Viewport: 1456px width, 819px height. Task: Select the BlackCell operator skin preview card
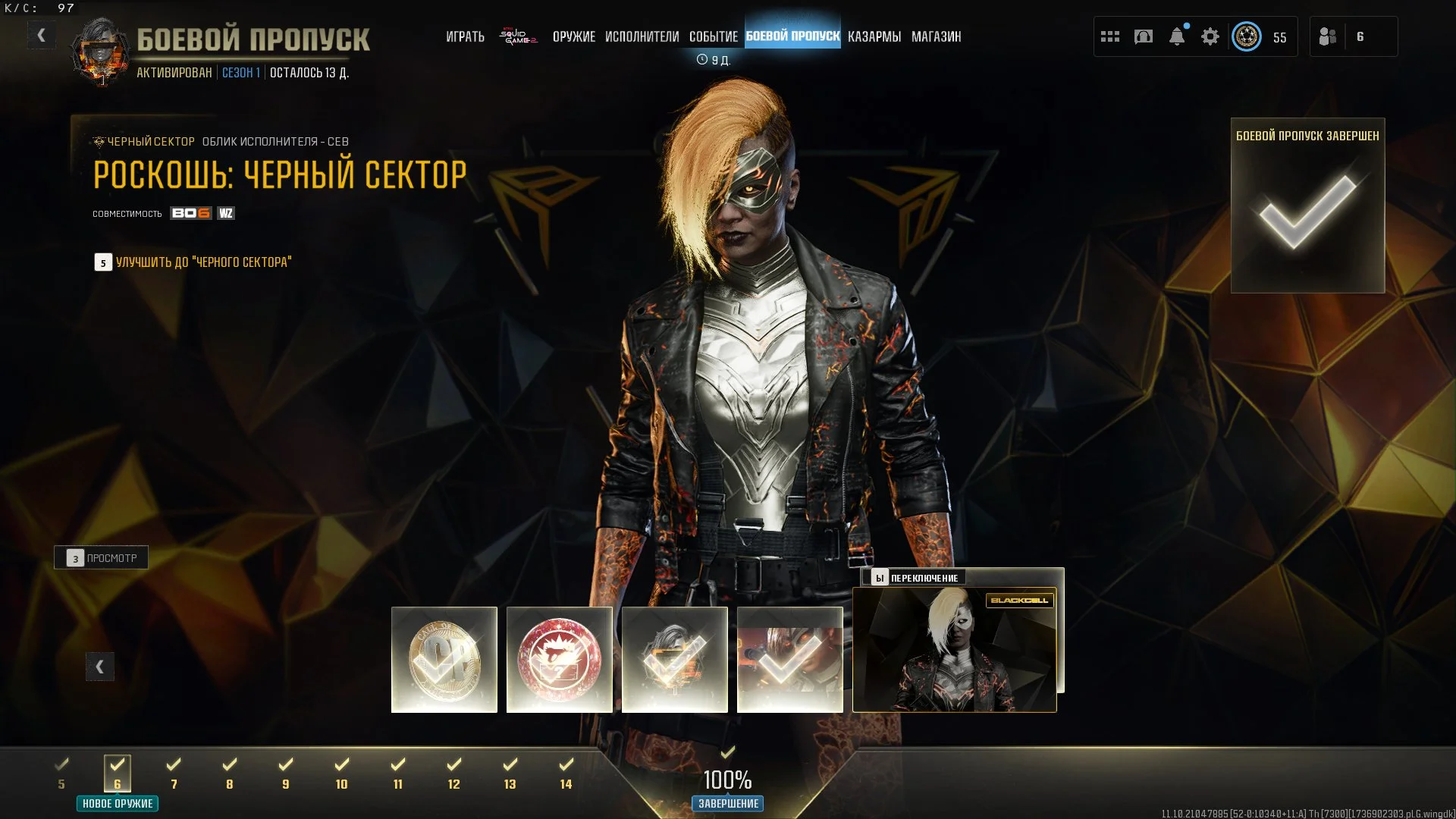[955, 648]
